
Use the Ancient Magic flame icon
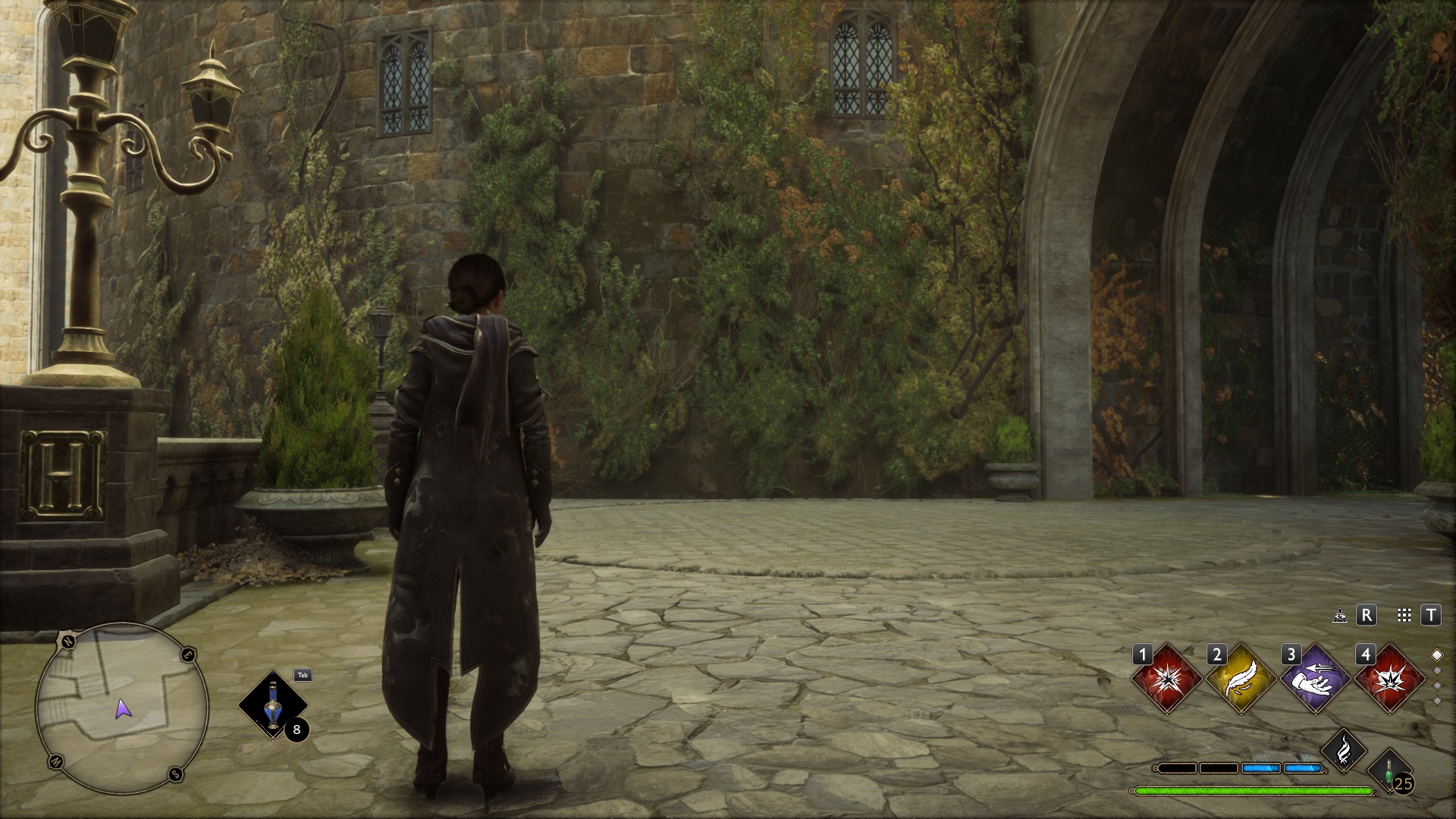point(1343,751)
